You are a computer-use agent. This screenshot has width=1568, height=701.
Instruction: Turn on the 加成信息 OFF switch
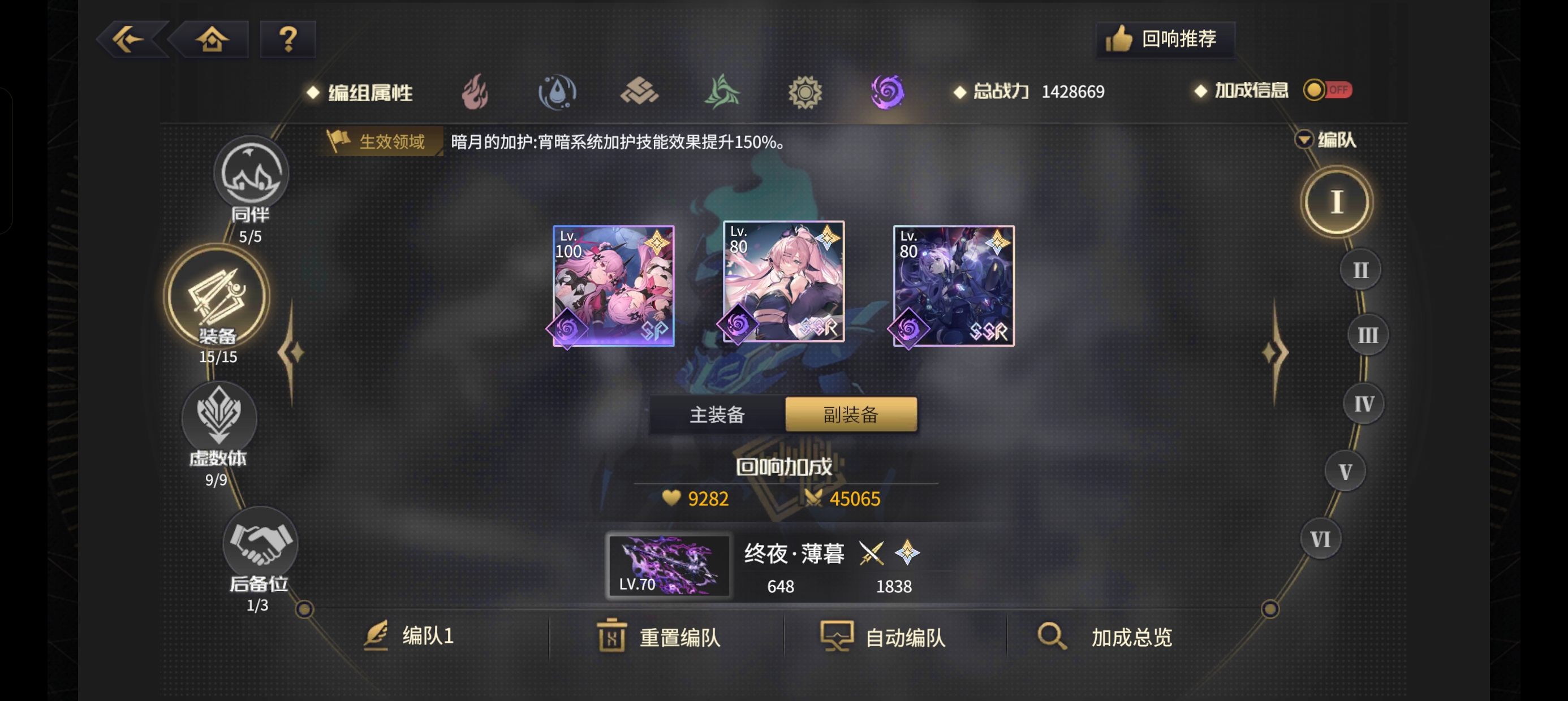pyautogui.click(x=1328, y=90)
